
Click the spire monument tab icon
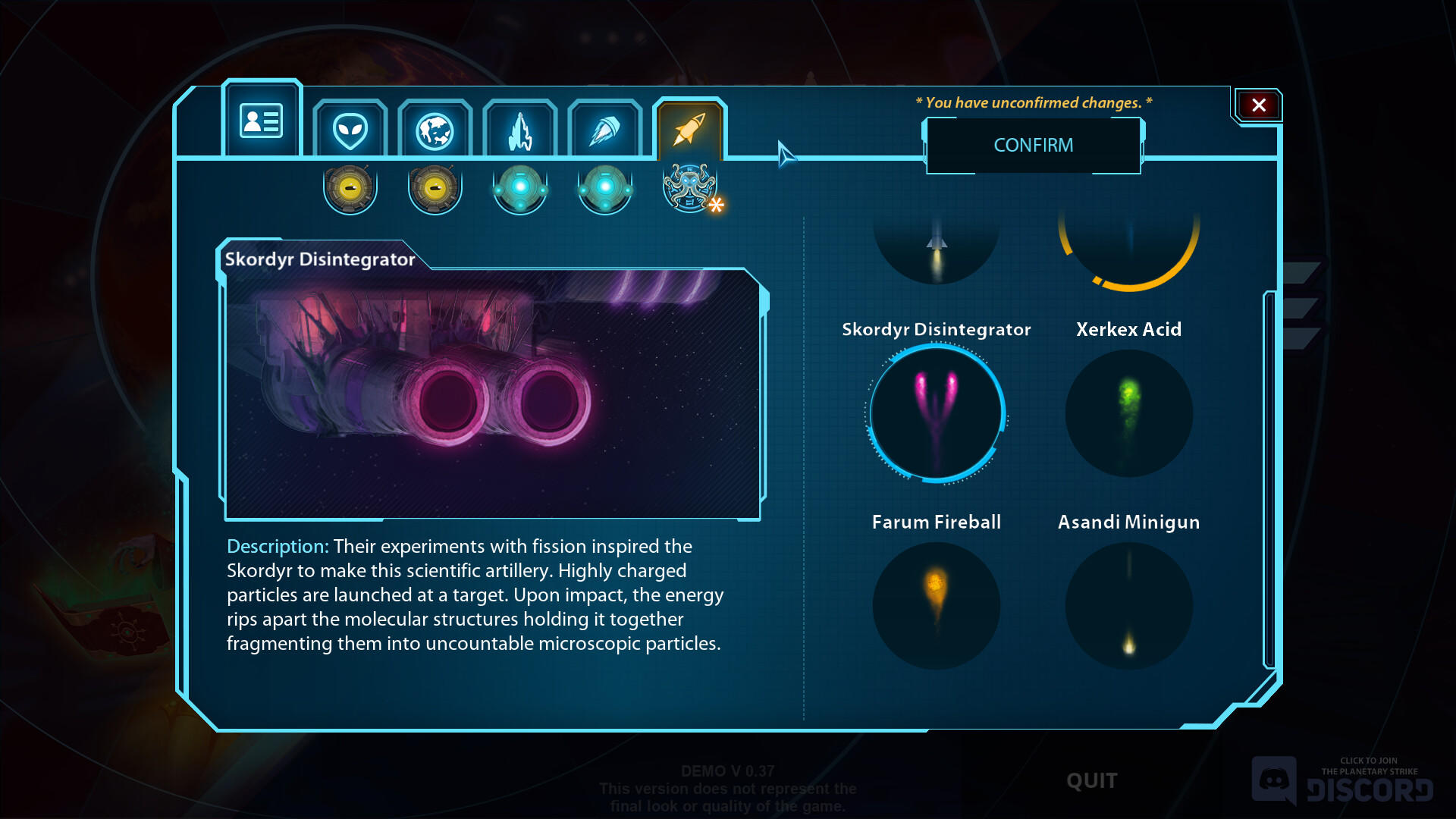tap(519, 129)
